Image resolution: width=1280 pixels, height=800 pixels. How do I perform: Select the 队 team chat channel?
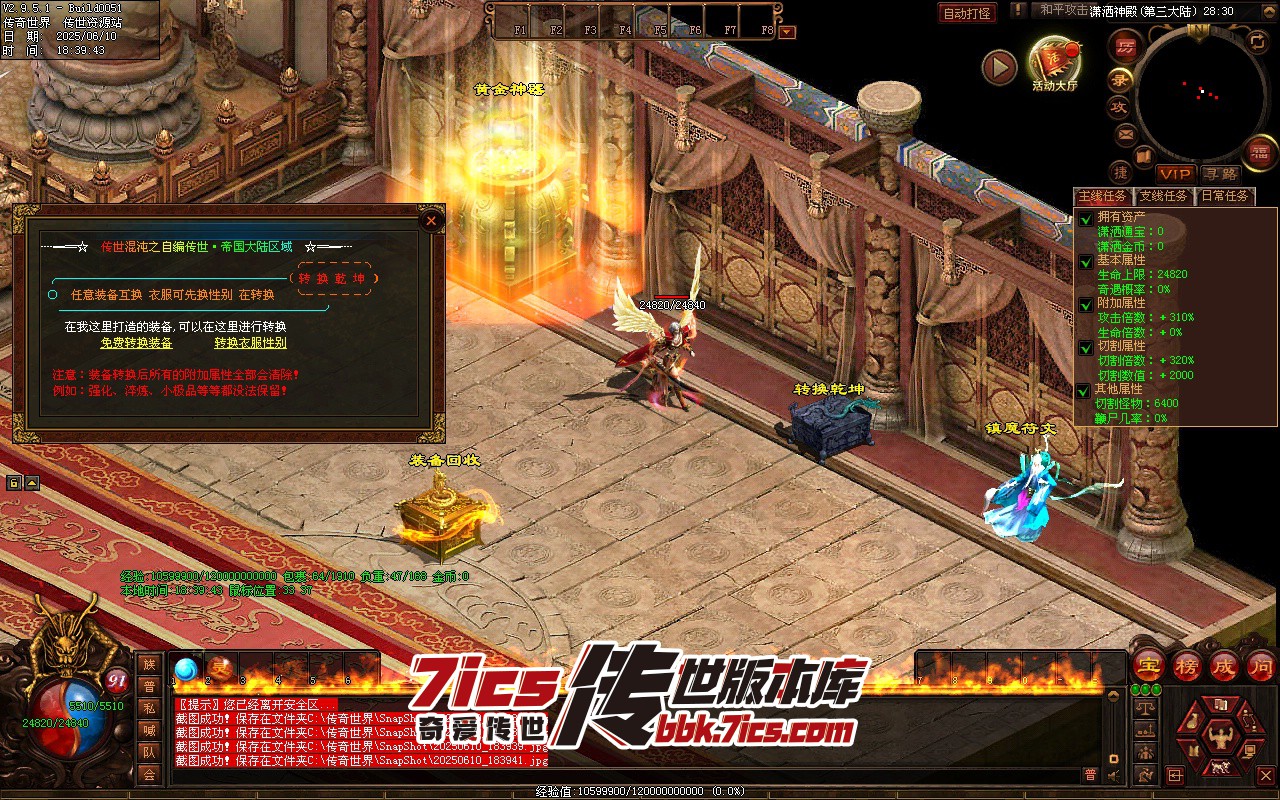click(x=149, y=752)
